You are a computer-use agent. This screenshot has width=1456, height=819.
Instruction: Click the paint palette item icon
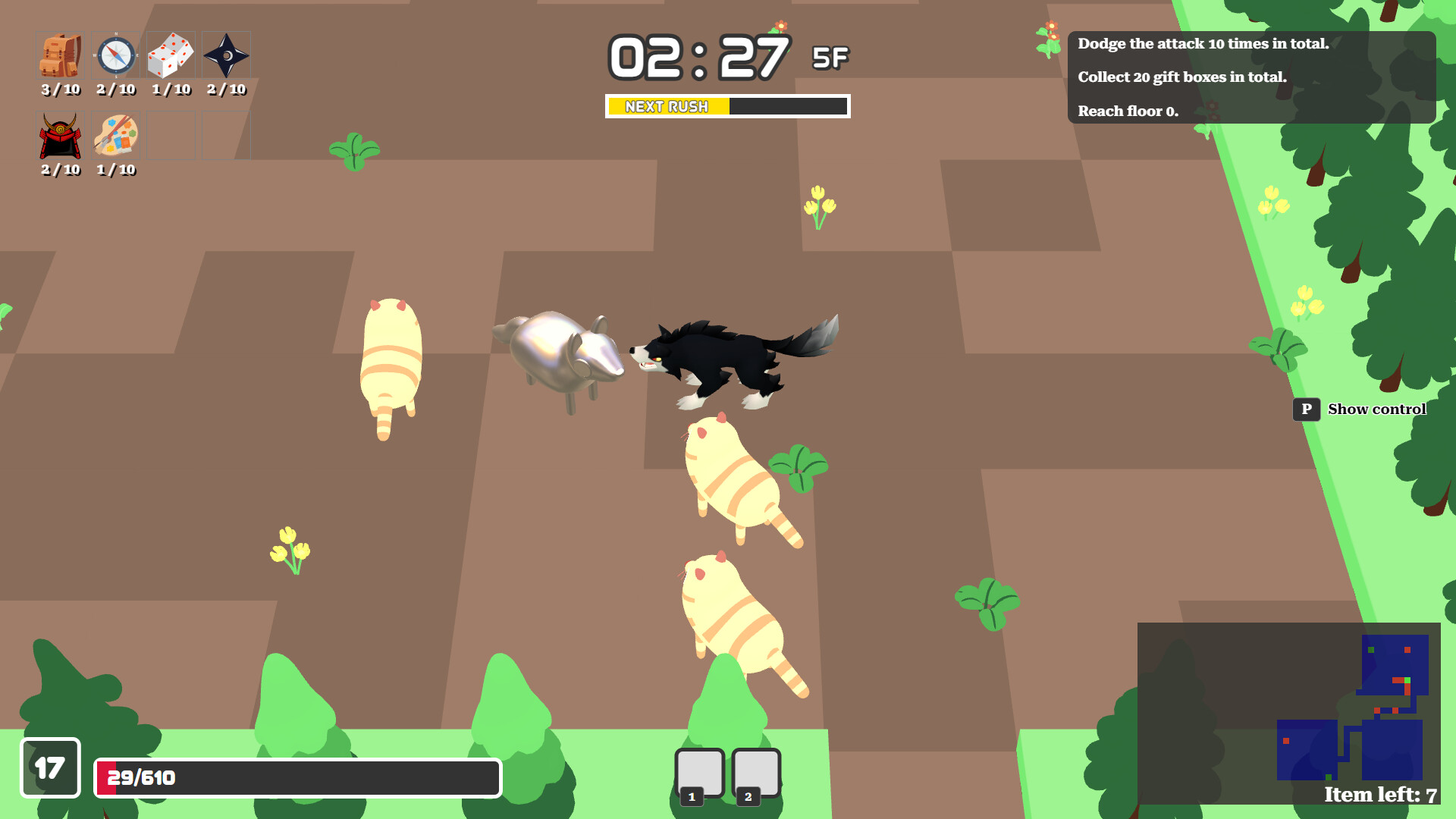coord(115,136)
